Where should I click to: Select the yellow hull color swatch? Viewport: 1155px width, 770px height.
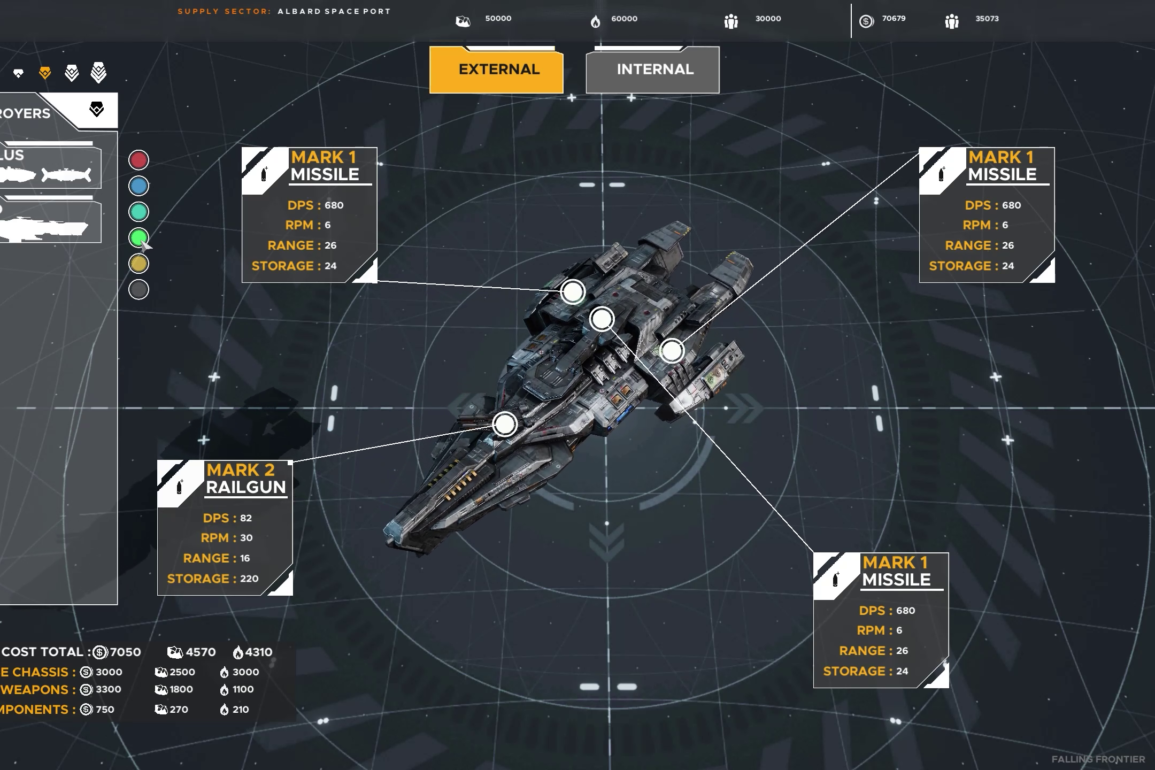[x=139, y=264]
